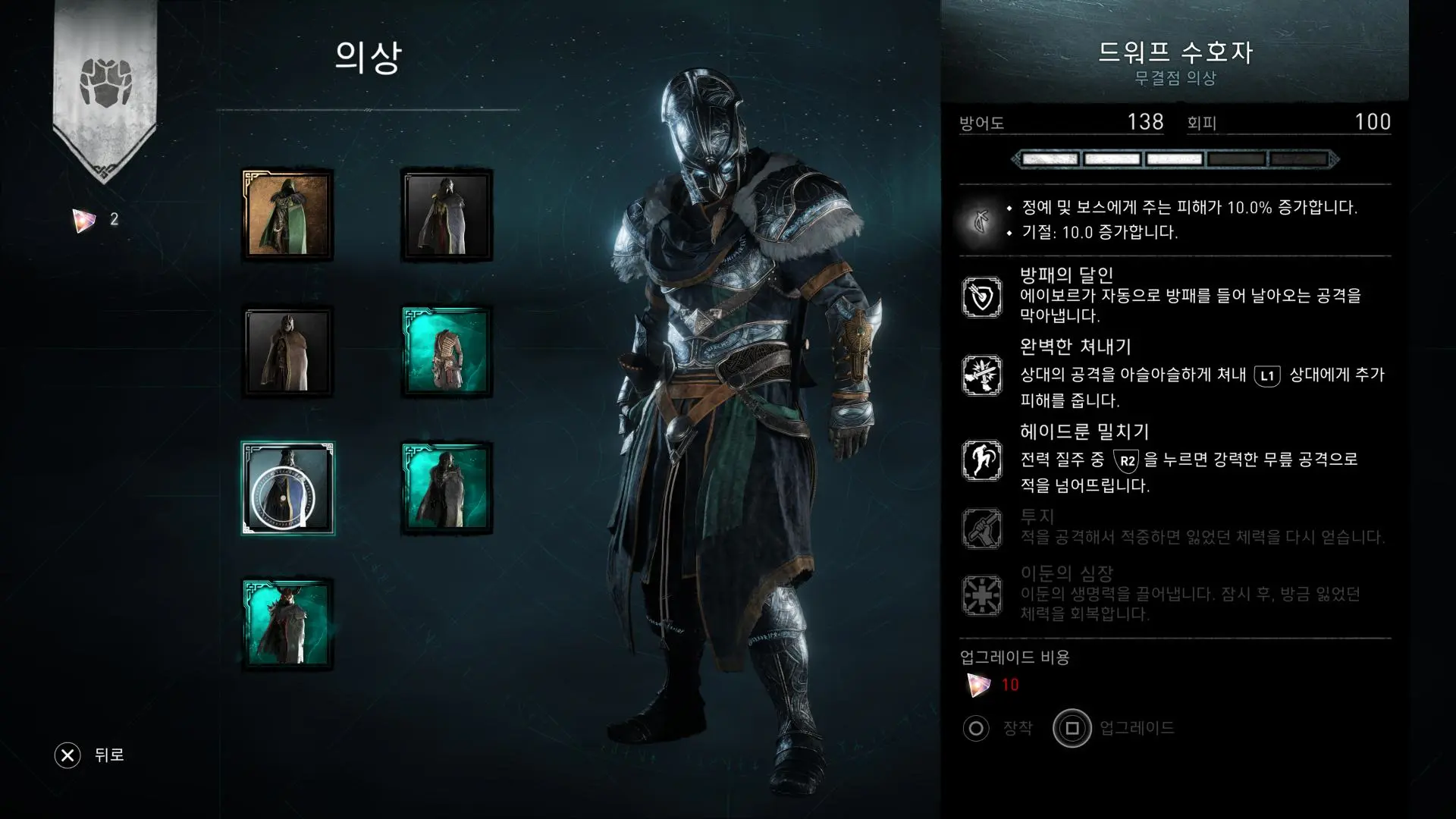Select the 완벽한 쳐내기 parry ability icon
The width and height of the screenshot is (1456, 819).
pyautogui.click(x=981, y=375)
